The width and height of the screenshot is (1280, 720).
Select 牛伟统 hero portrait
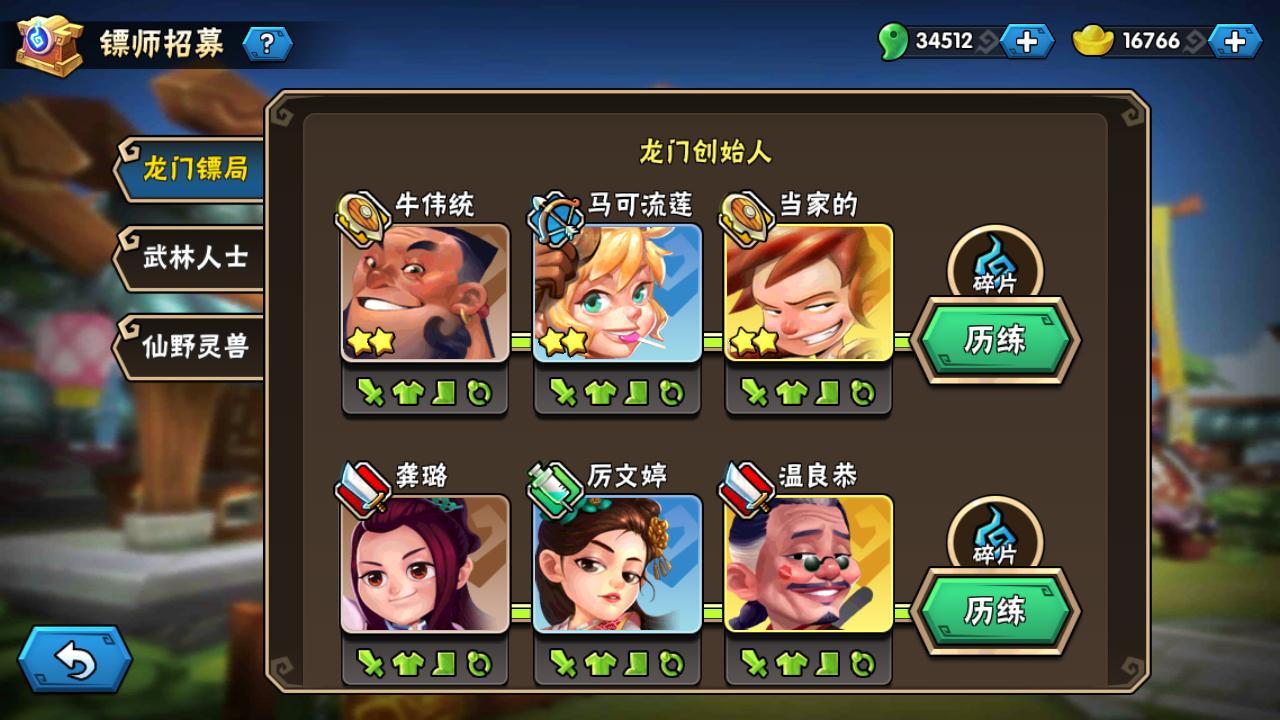pyautogui.click(x=425, y=292)
